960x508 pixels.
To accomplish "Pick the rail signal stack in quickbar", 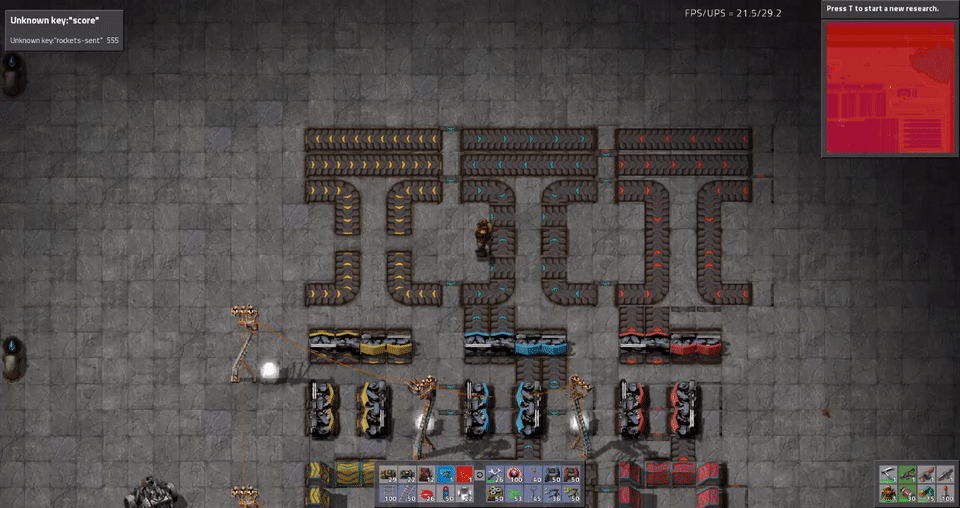I will coord(445,493).
